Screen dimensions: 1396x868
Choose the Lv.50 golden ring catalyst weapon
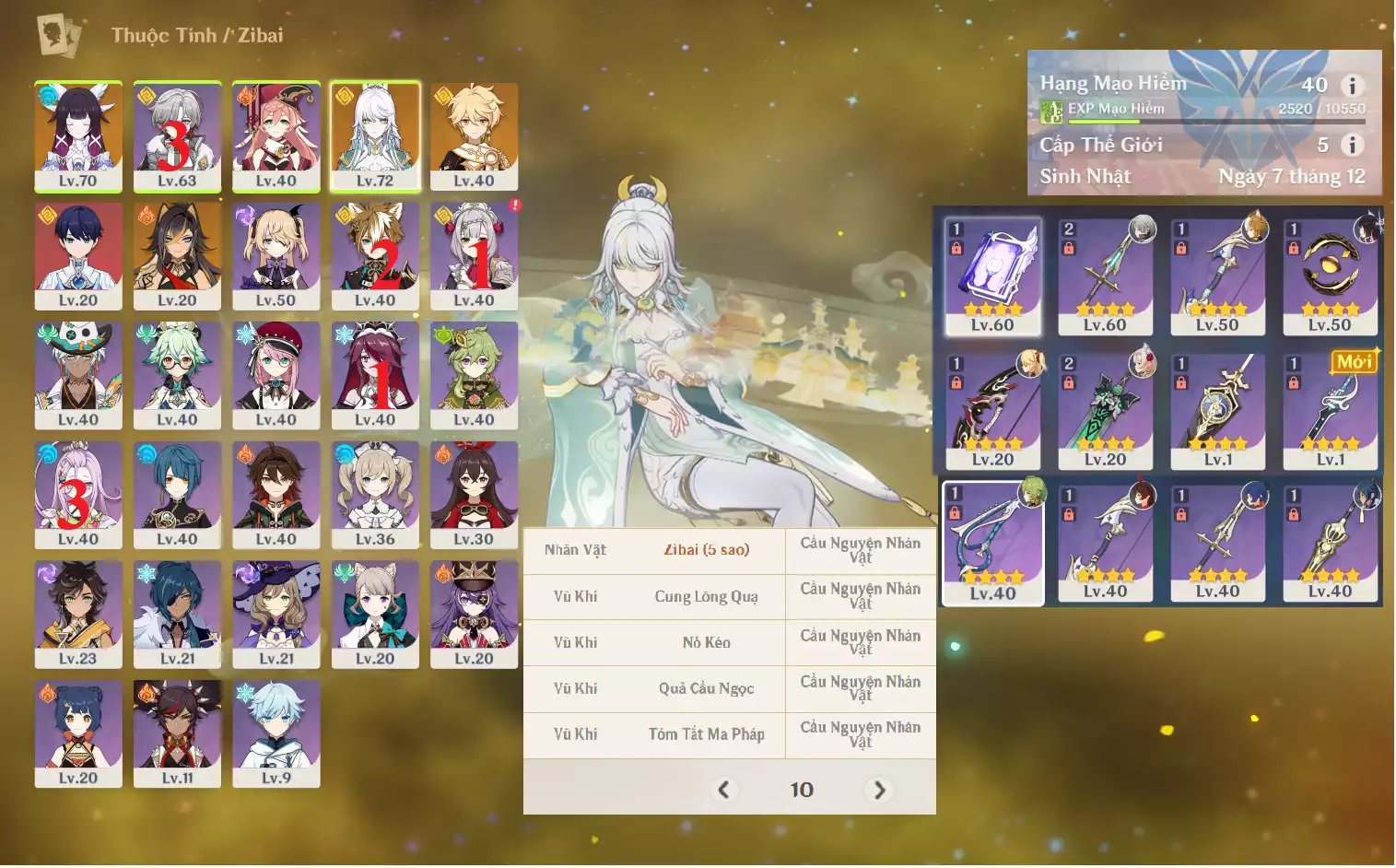tap(1330, 276)
